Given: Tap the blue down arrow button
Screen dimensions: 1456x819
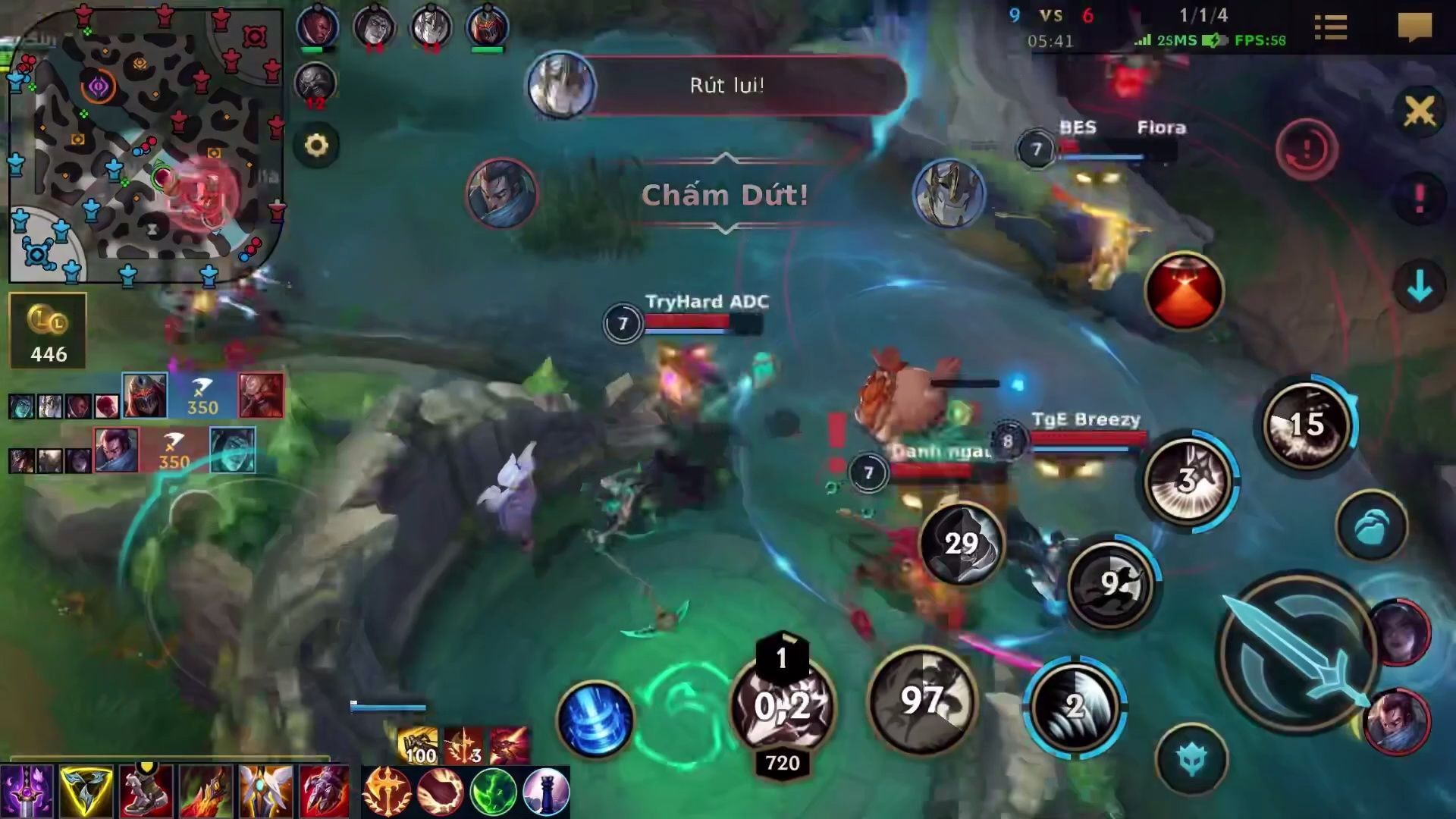Looking at the screenshot, I should 1419,287.
